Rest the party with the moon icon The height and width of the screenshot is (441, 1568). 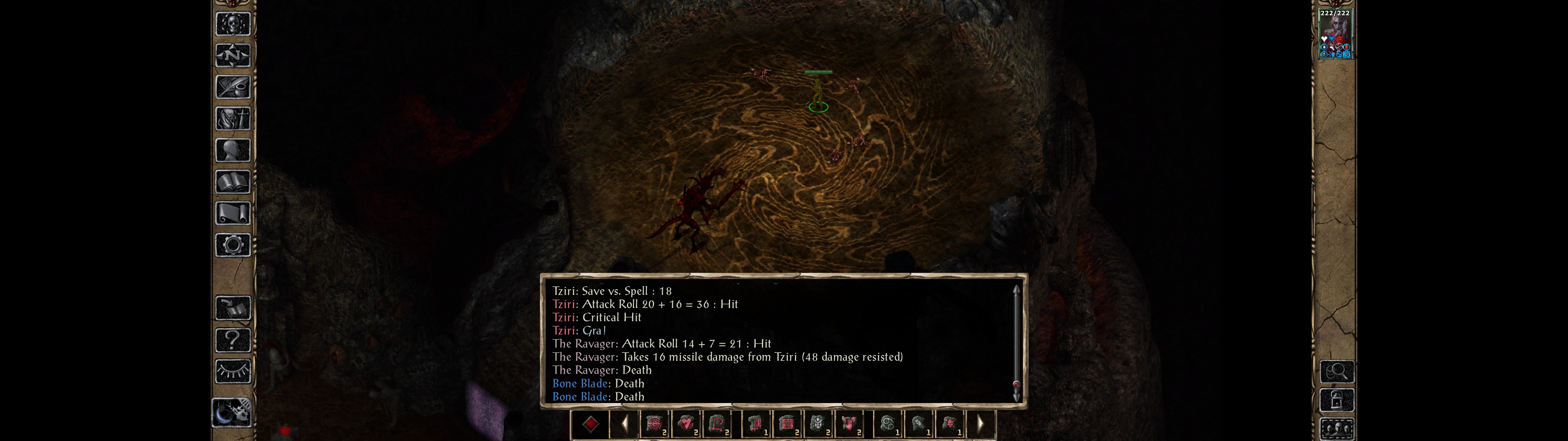tap(232, 413)
